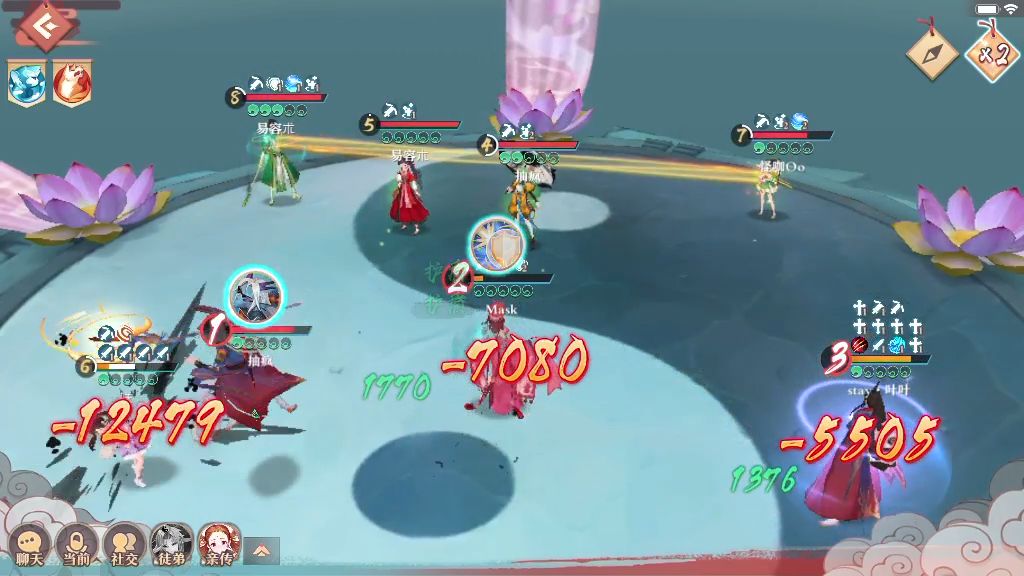Select the red fire fox banner icon
This screenshot has width=1024, height=576.
tap(70, 82)
